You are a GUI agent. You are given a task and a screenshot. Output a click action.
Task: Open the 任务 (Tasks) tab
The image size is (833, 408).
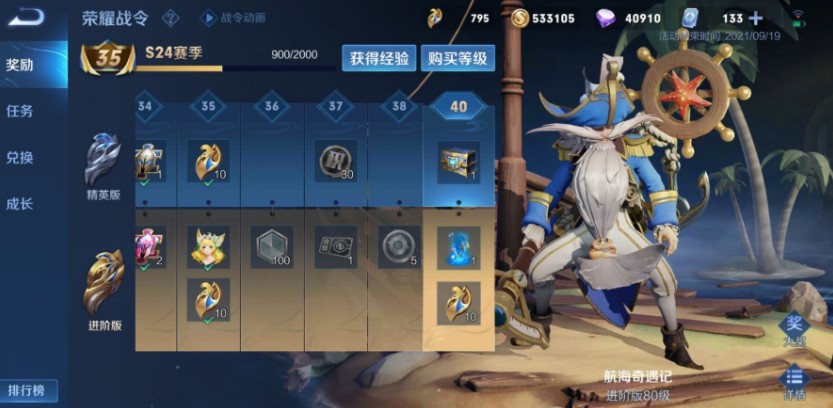pos(20,110)
